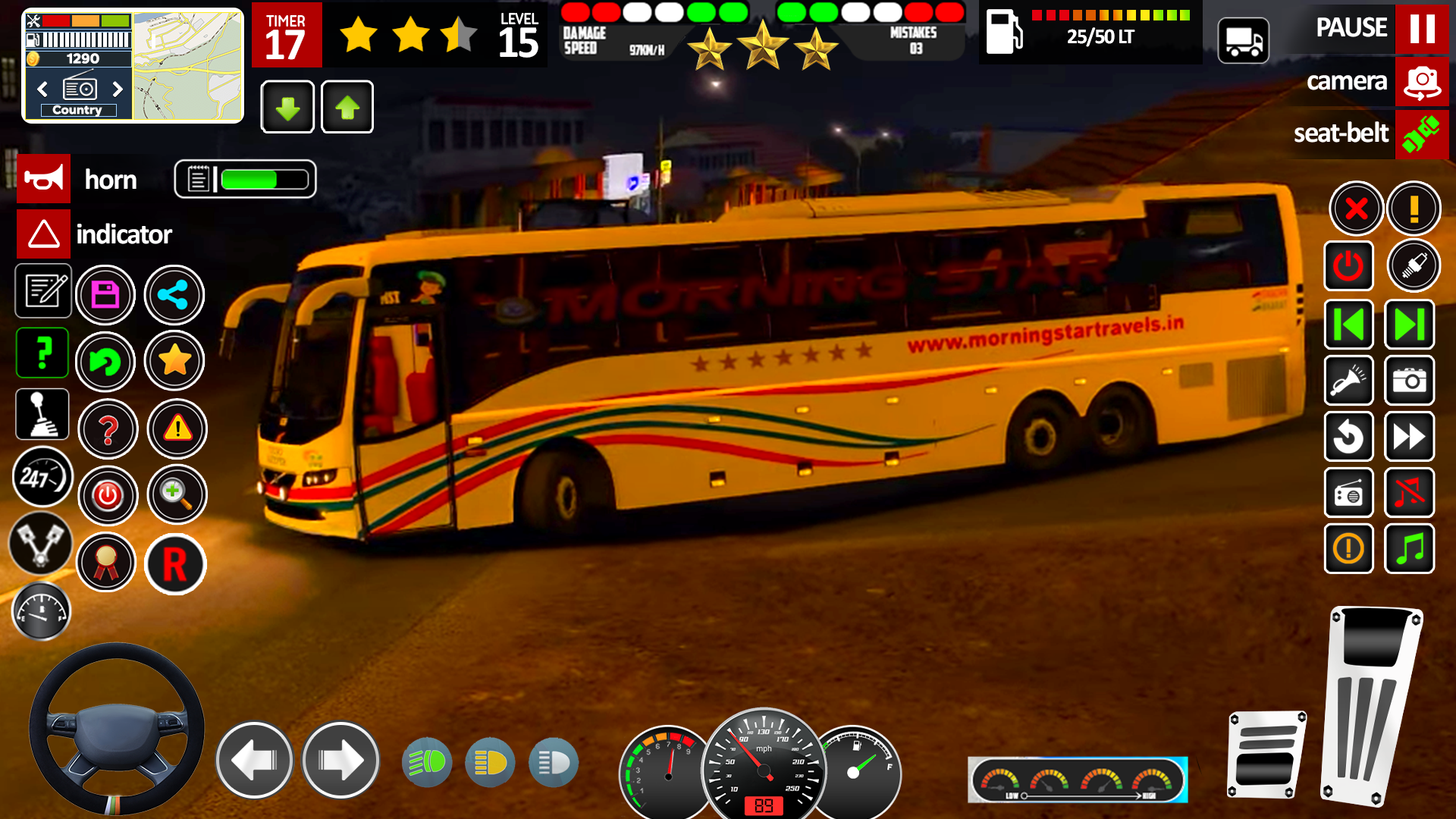Screen dimensions: 1456x819
Task: Toggle the seat-belt switch
Action: click(x=1422, y=134)
